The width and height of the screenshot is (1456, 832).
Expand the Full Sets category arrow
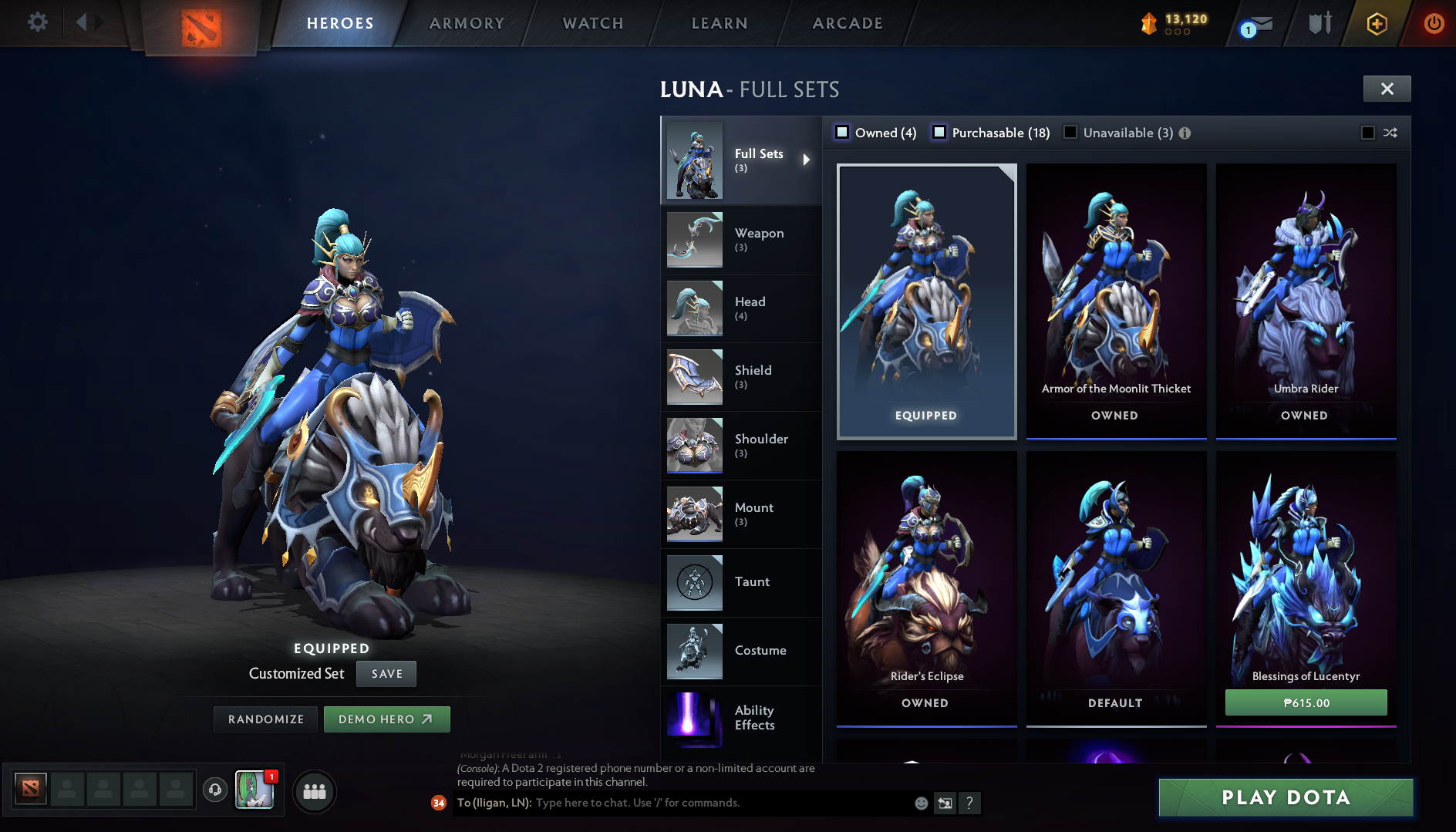click(807, 160)
